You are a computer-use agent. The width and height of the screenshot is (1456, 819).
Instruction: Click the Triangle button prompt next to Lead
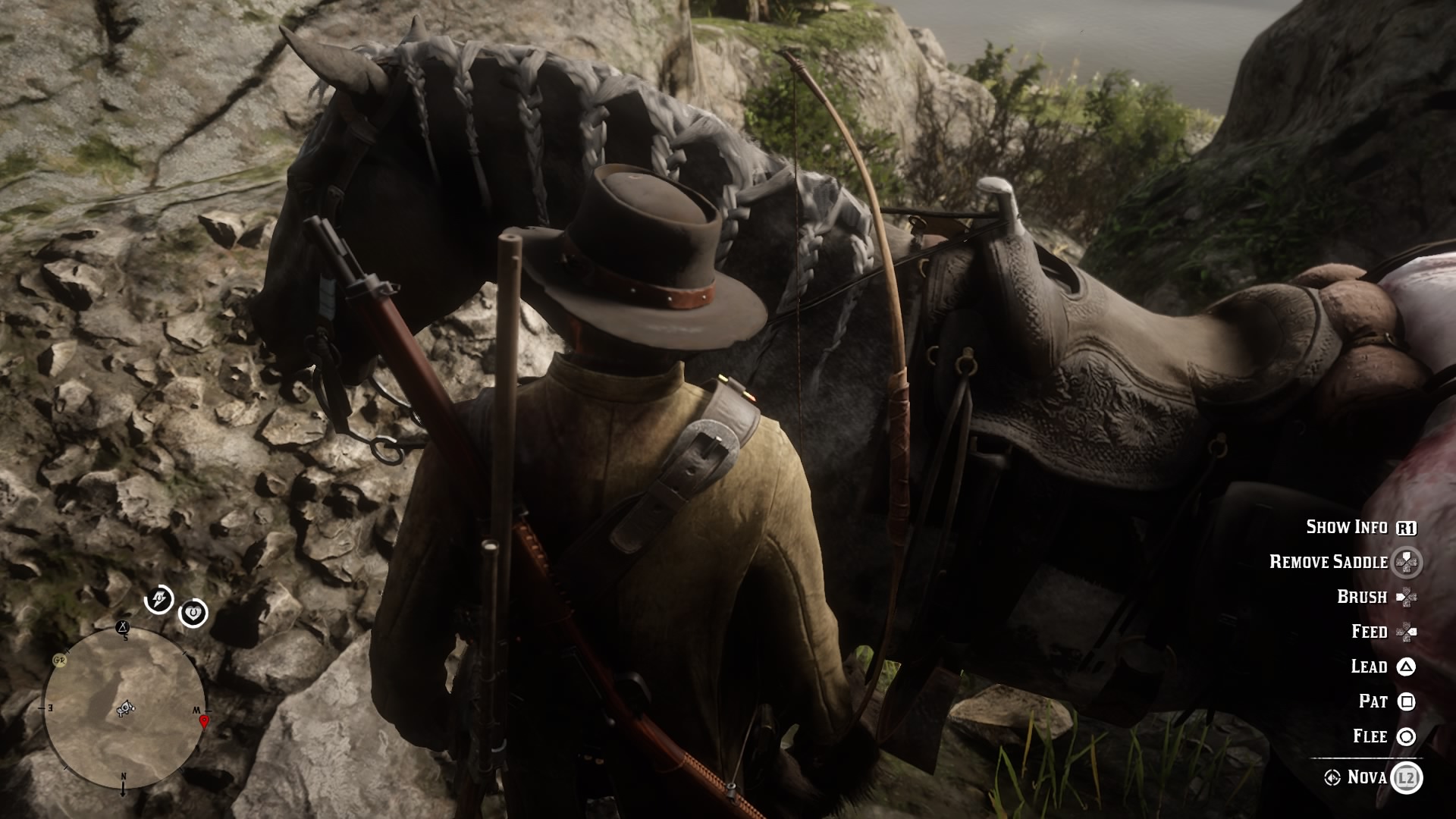tap(1406, 667)
